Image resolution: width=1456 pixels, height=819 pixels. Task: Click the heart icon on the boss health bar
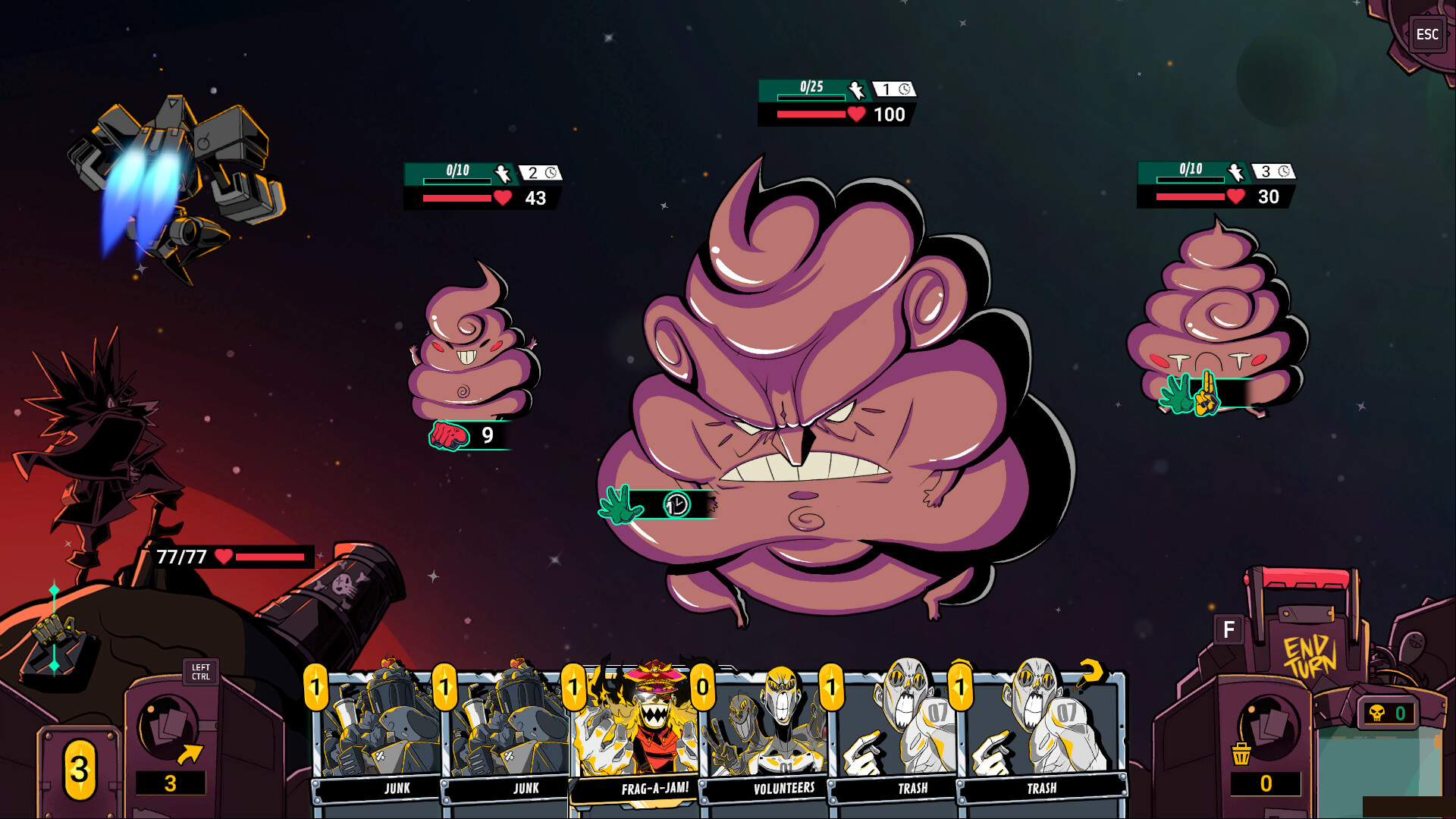click(x=855, y=115)
